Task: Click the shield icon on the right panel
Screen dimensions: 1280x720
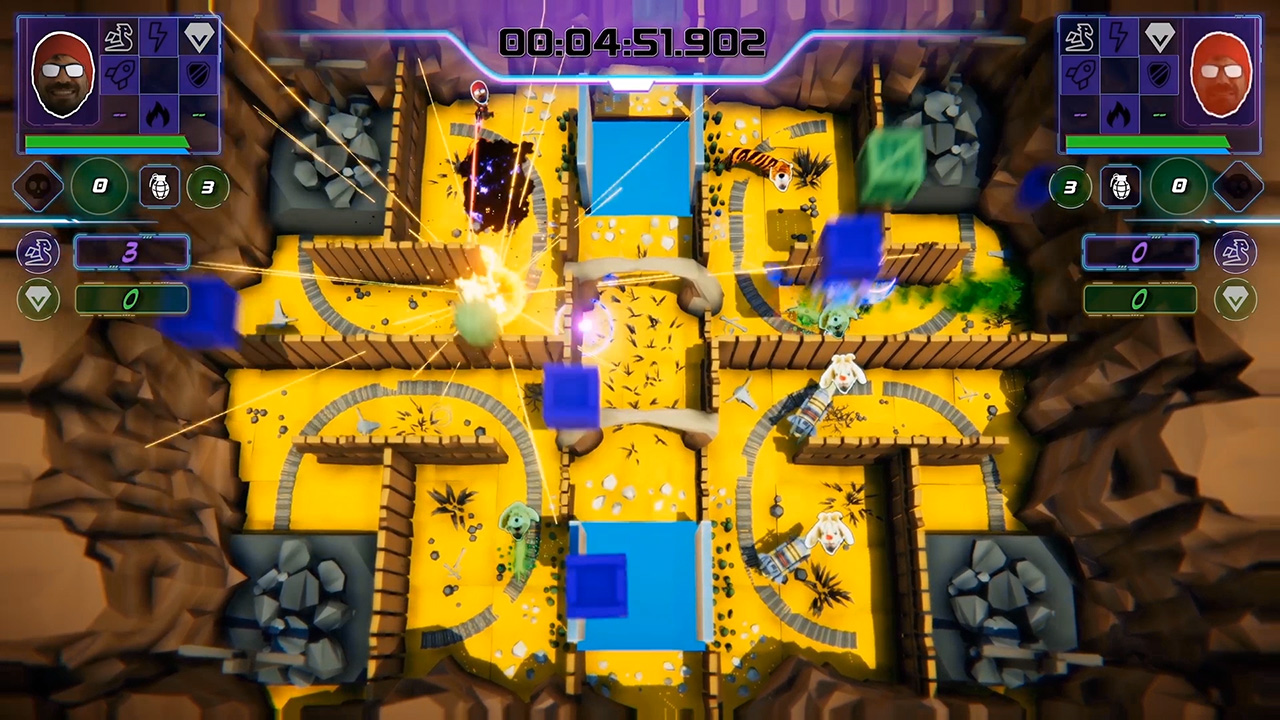Action: coord(1157,74)
